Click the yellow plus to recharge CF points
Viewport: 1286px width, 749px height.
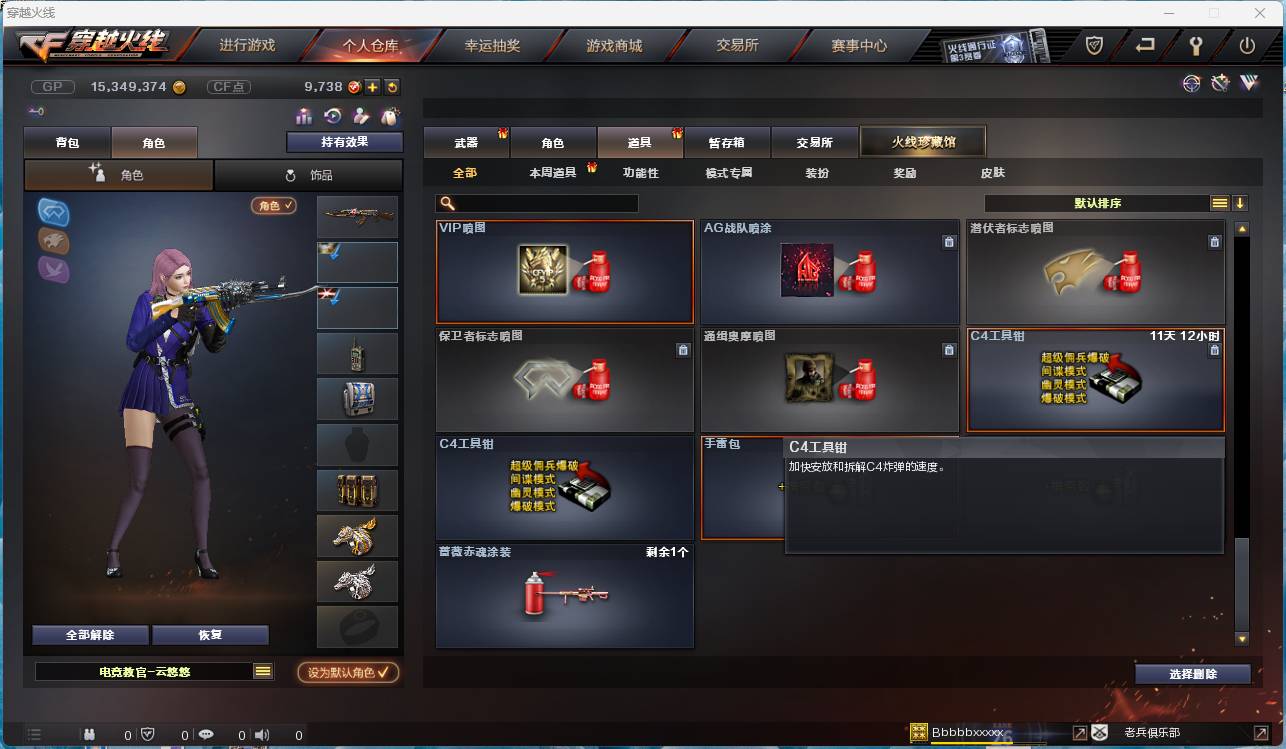point(372,88)
